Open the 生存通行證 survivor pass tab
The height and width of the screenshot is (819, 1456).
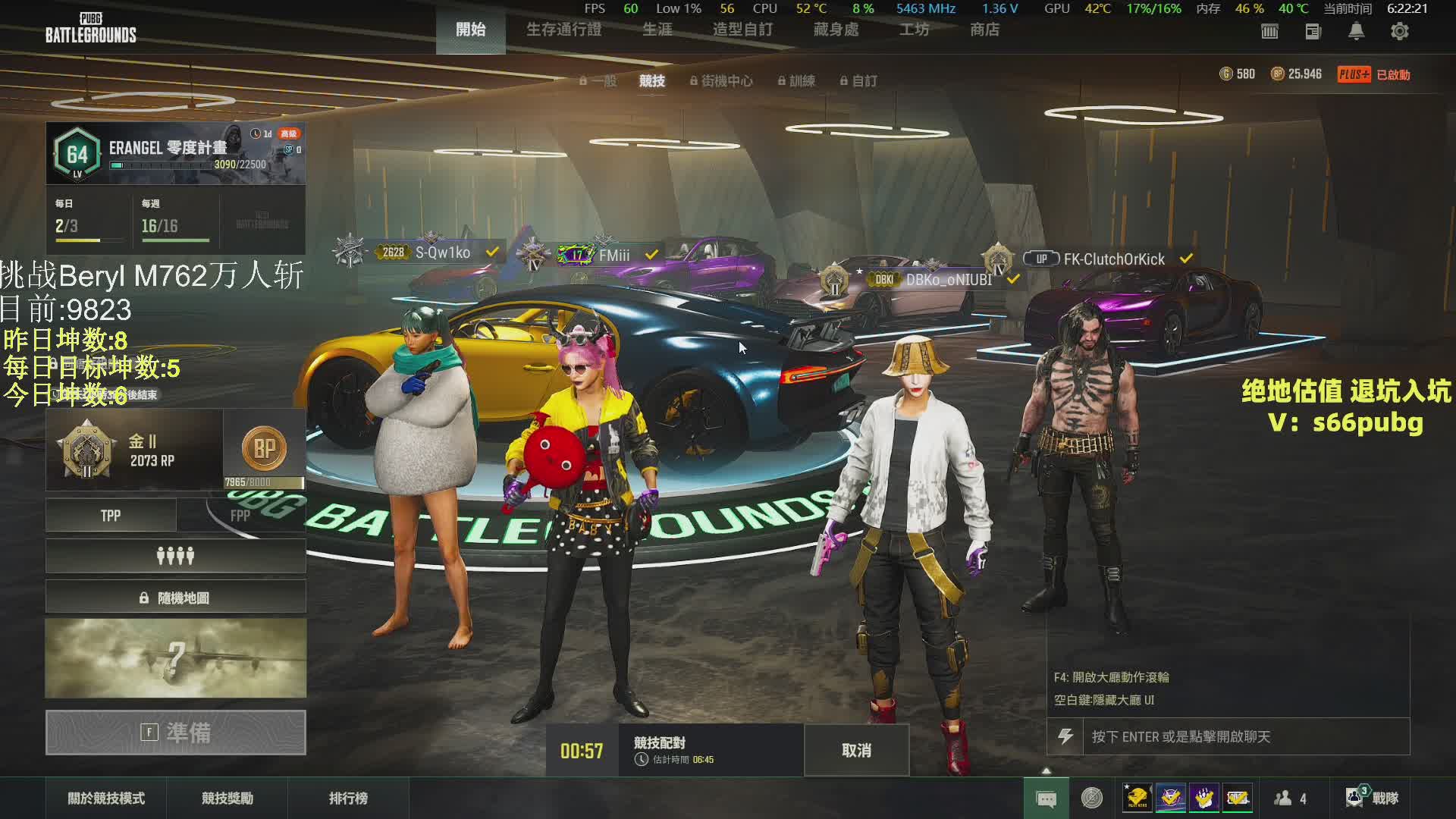[563, 30]
